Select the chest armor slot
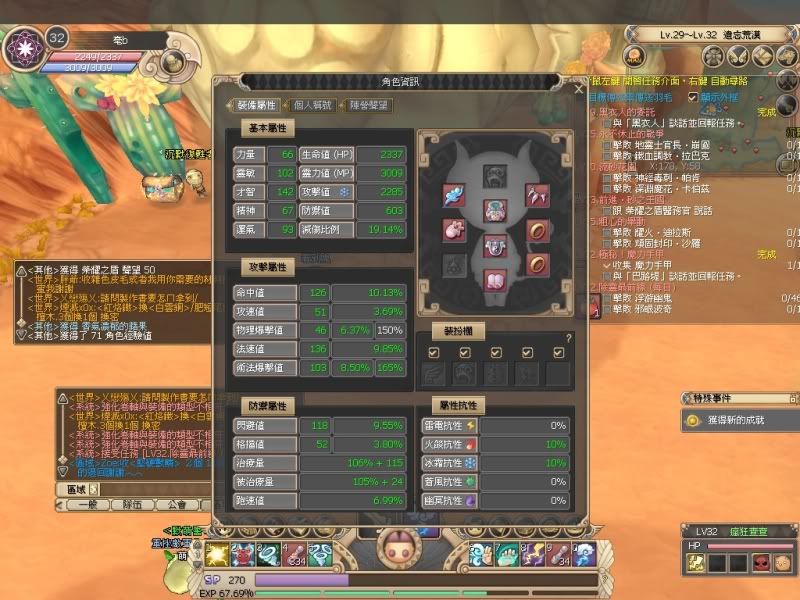Viewport: 800px width, 600px height. [494, 211]
